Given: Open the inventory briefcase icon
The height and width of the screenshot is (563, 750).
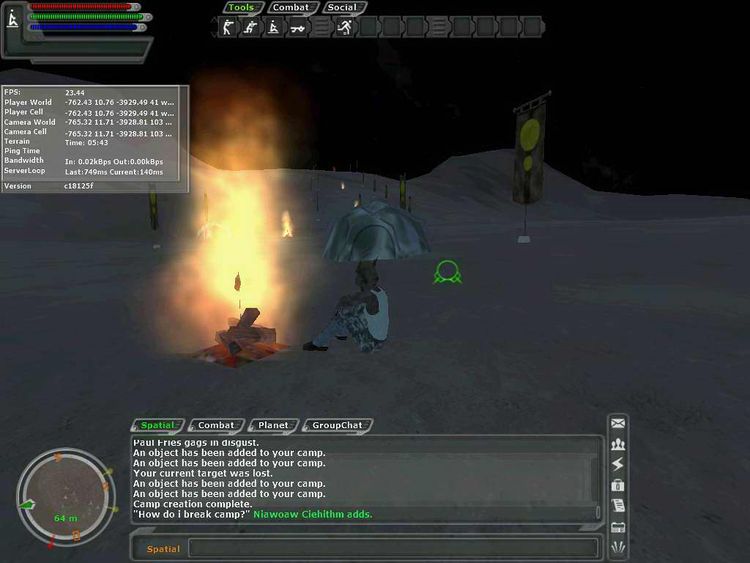Looking at the screenshot, I should (x=618, y=485).
